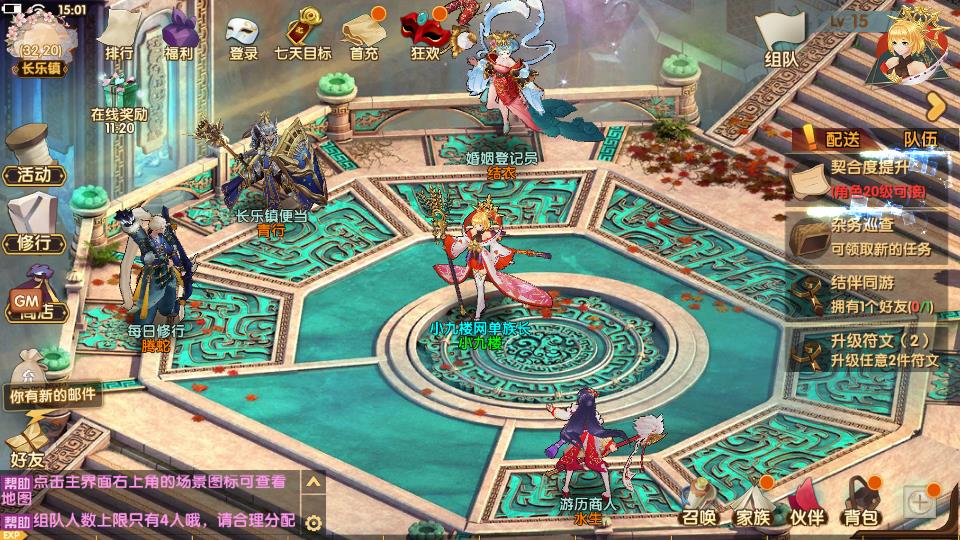Open the 七天目标 seven-day goals
This screenshot has width=960, height=540.
[303, 35]
